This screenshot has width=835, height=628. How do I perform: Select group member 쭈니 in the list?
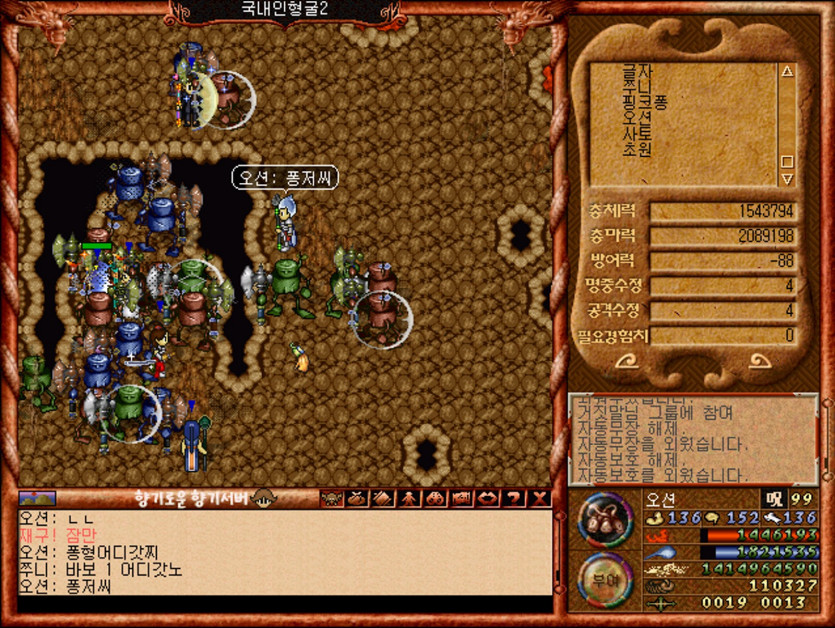pyautogui.click(x=638, y=86)
